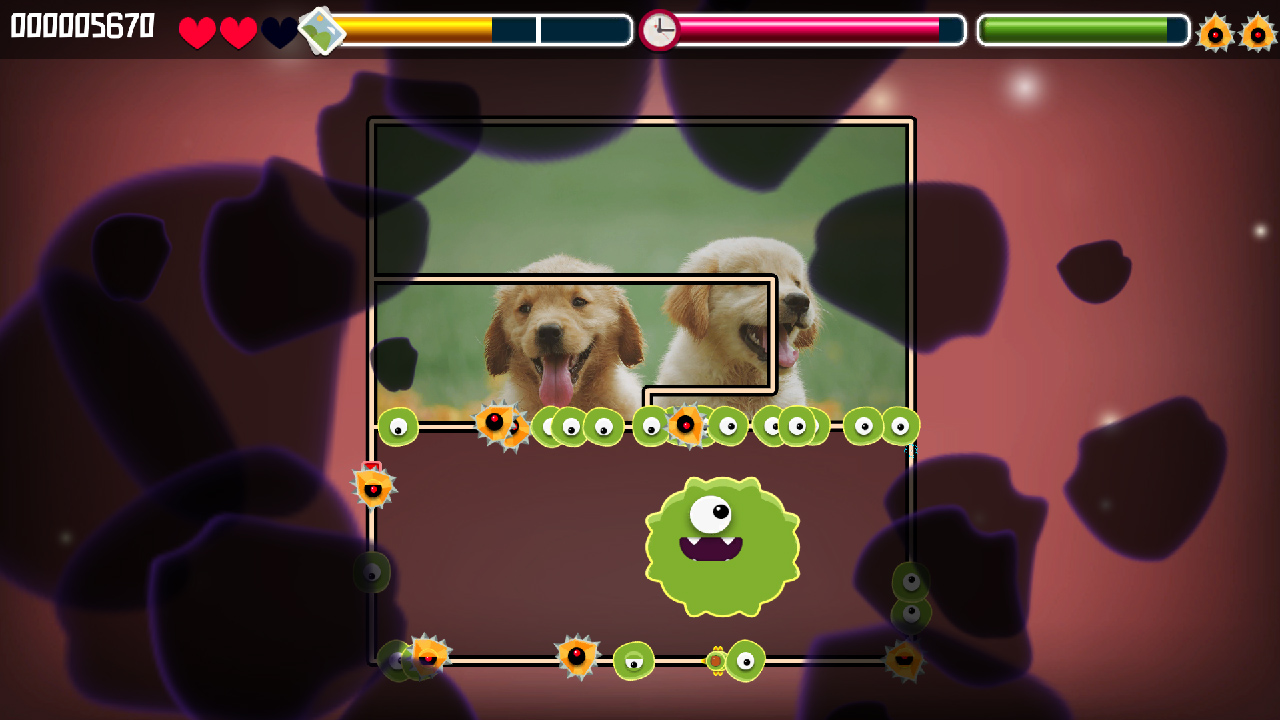1280x720 pixels.
Task: Select the left bomb icon in top-right corner
Action: [x=1216, y=30]
